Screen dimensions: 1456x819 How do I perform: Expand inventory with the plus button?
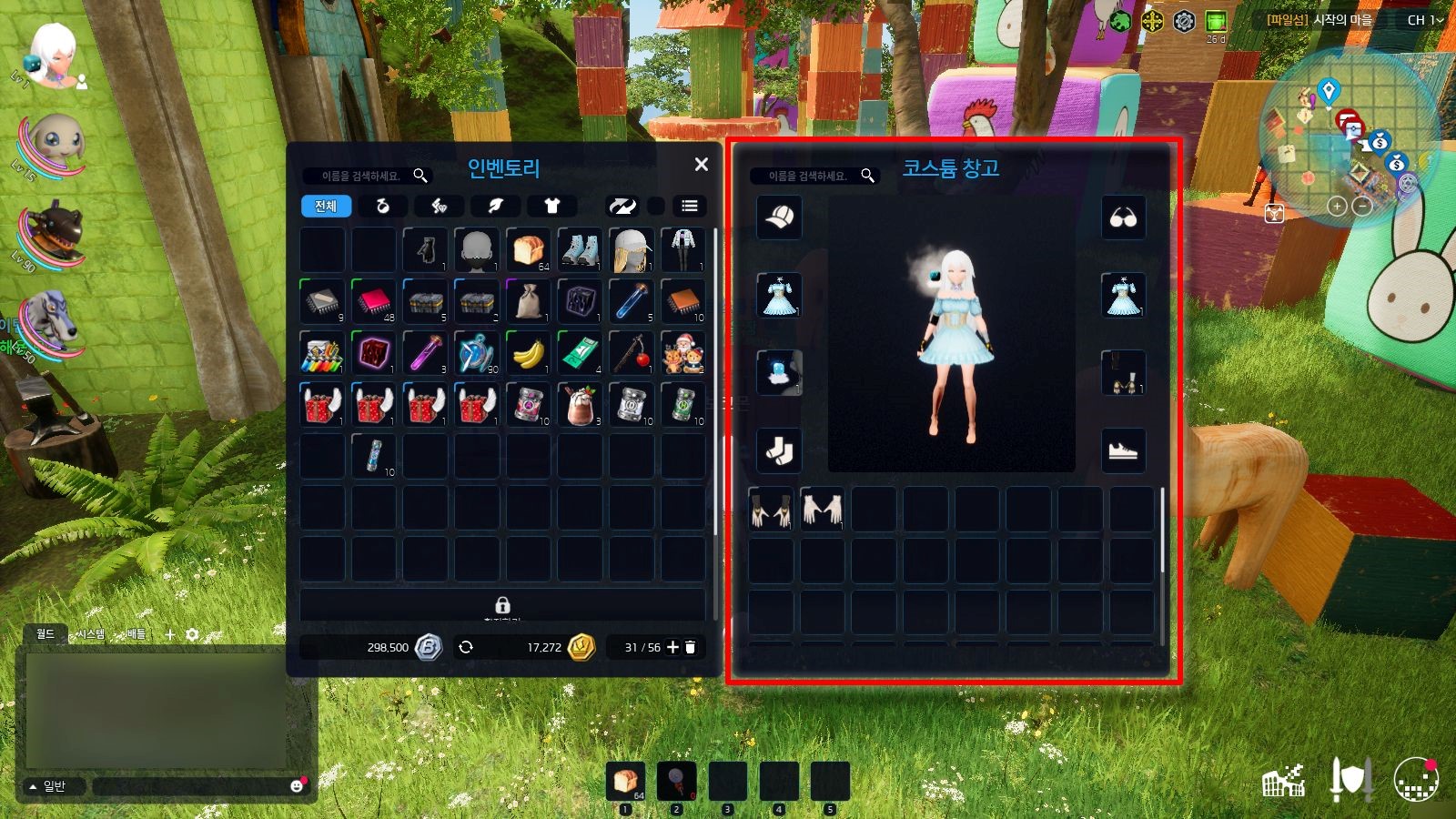click(672, 647)
